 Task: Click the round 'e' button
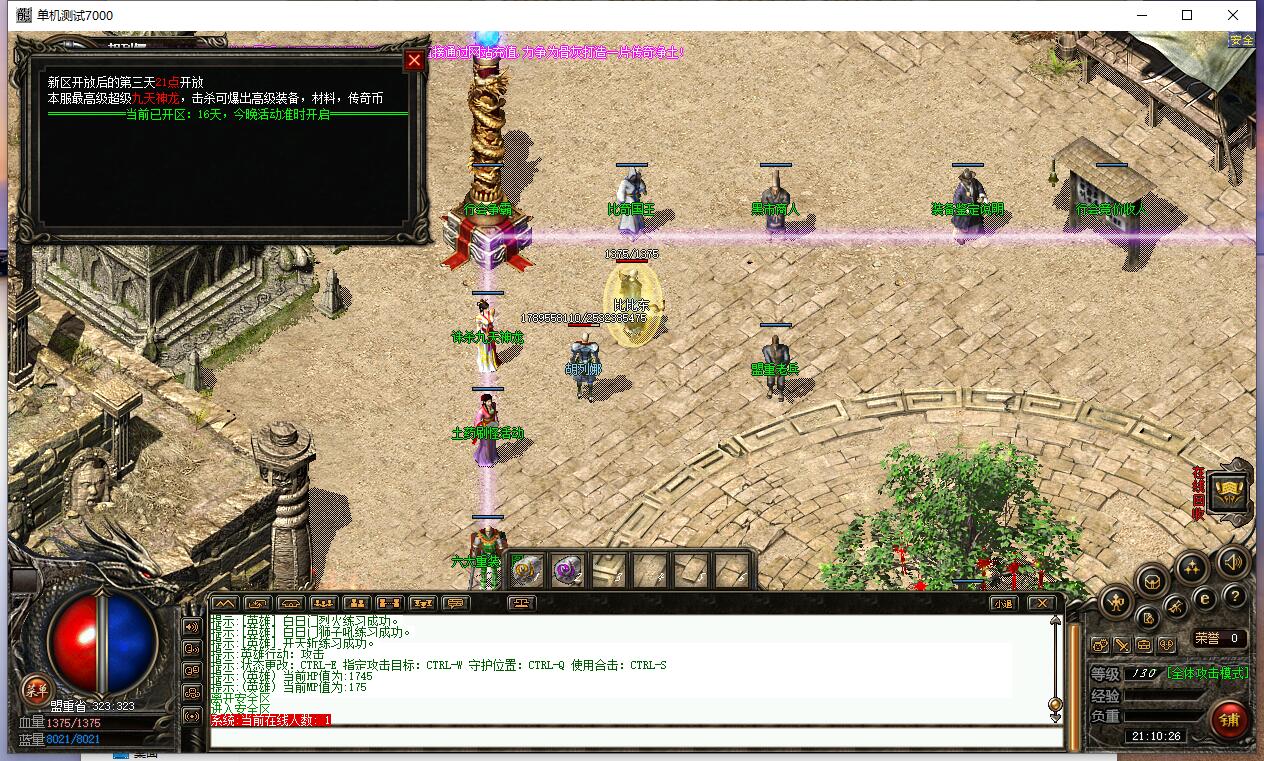(1205, 598)
